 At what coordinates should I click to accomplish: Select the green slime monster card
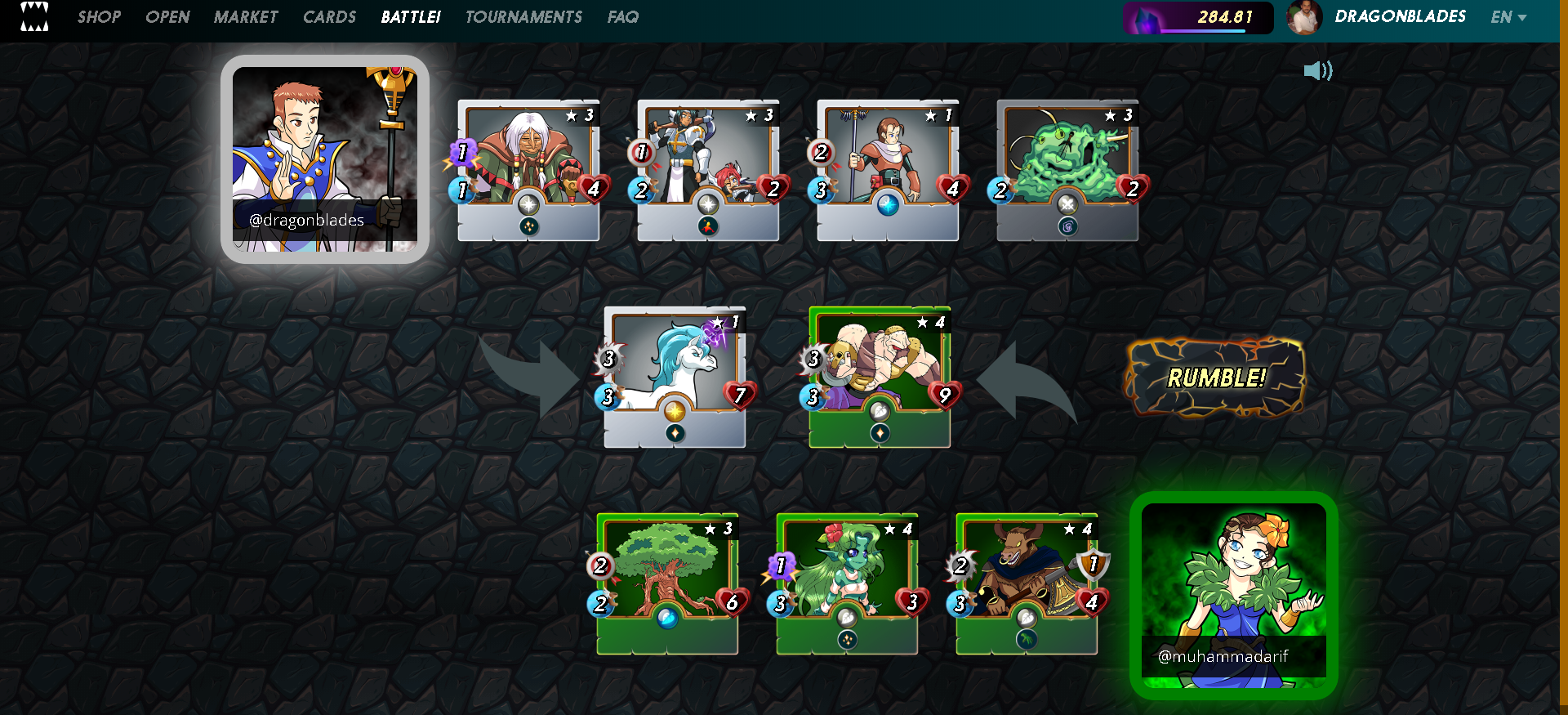[1067, 170]
